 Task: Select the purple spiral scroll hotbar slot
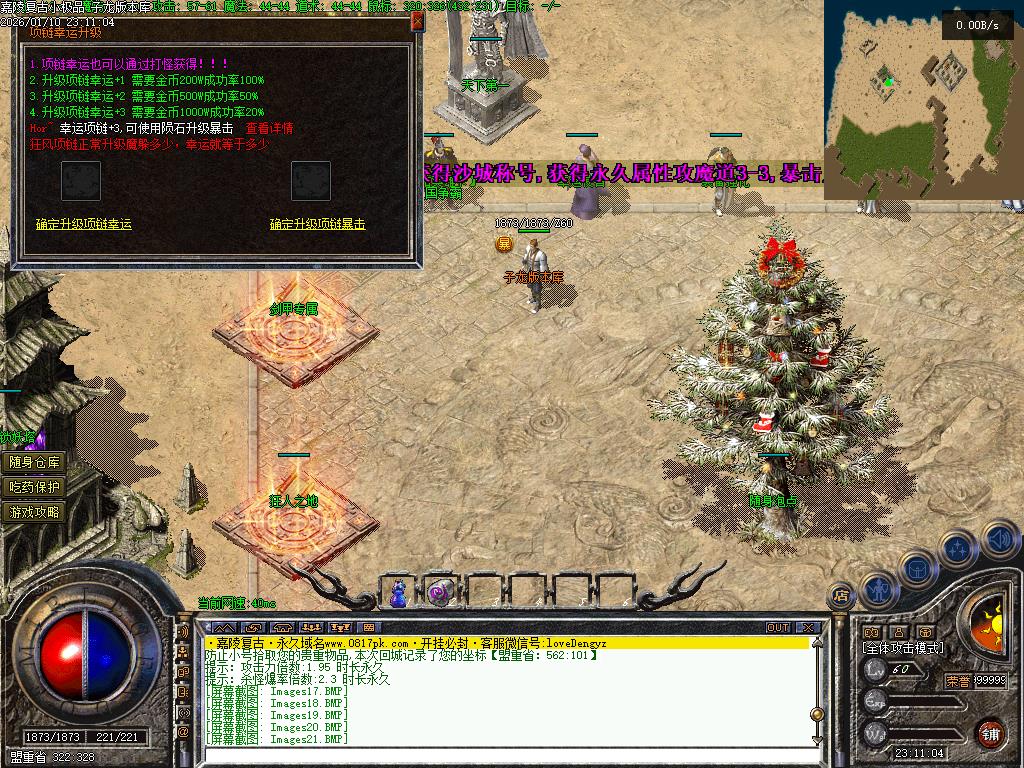(x=439, y=592)
